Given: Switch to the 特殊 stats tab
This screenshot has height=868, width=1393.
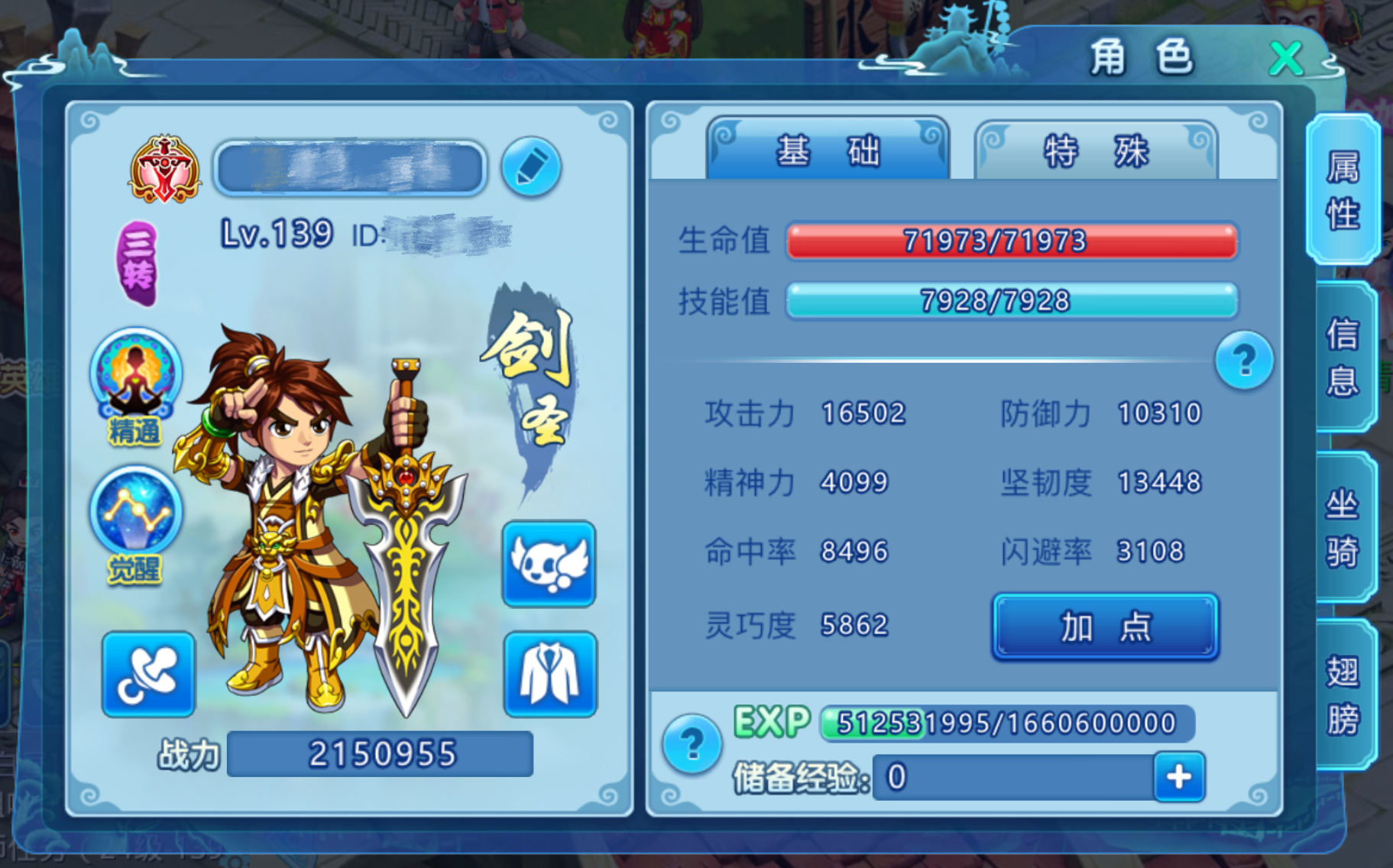Looking at the screenshot, I should point(1096,151).
